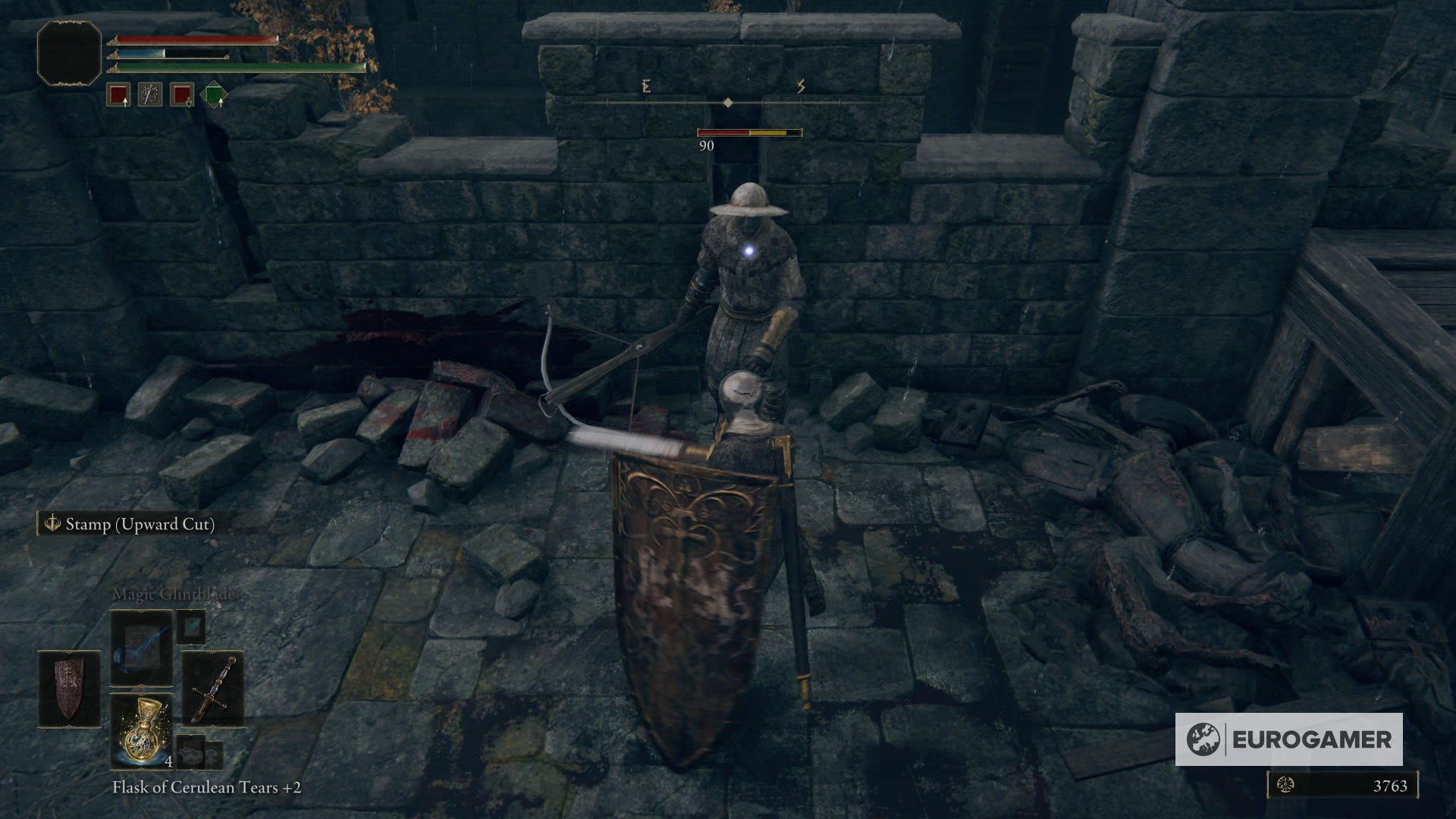Click the small talisman slot above the sword

(190, 628)
